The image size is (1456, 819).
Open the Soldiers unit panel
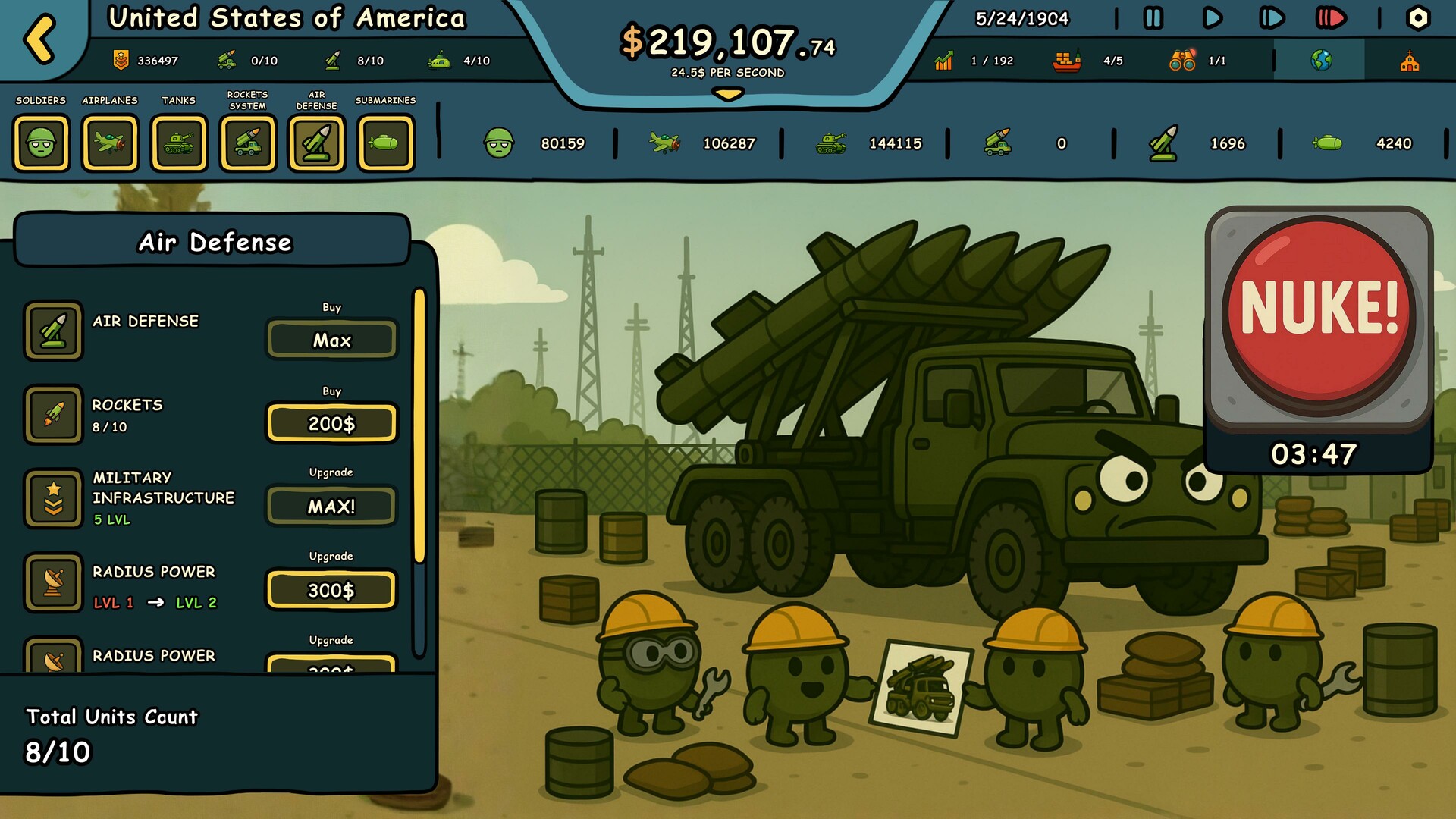coord(42,143)
